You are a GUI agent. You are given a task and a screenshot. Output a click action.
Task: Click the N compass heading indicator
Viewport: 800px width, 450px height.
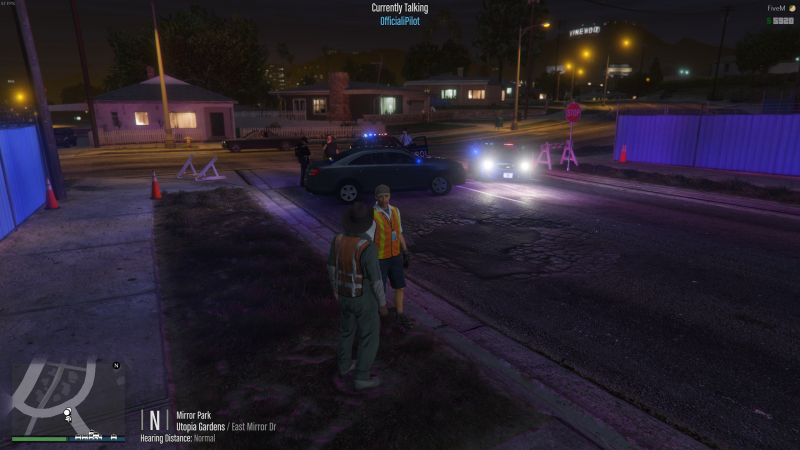pos(154,420)
